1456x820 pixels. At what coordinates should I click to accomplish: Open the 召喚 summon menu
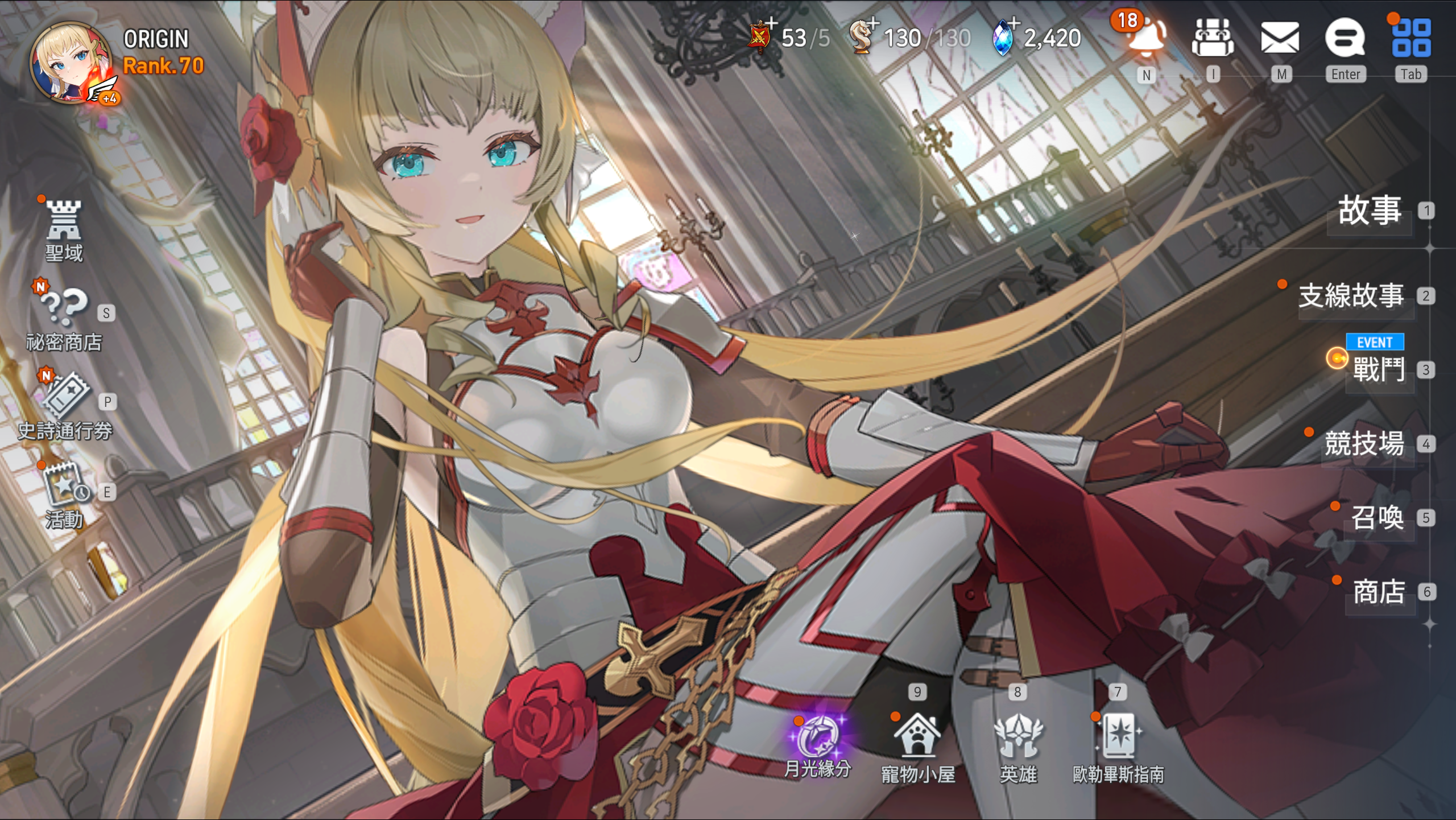pyautogui.click(x=1378, y=518)
